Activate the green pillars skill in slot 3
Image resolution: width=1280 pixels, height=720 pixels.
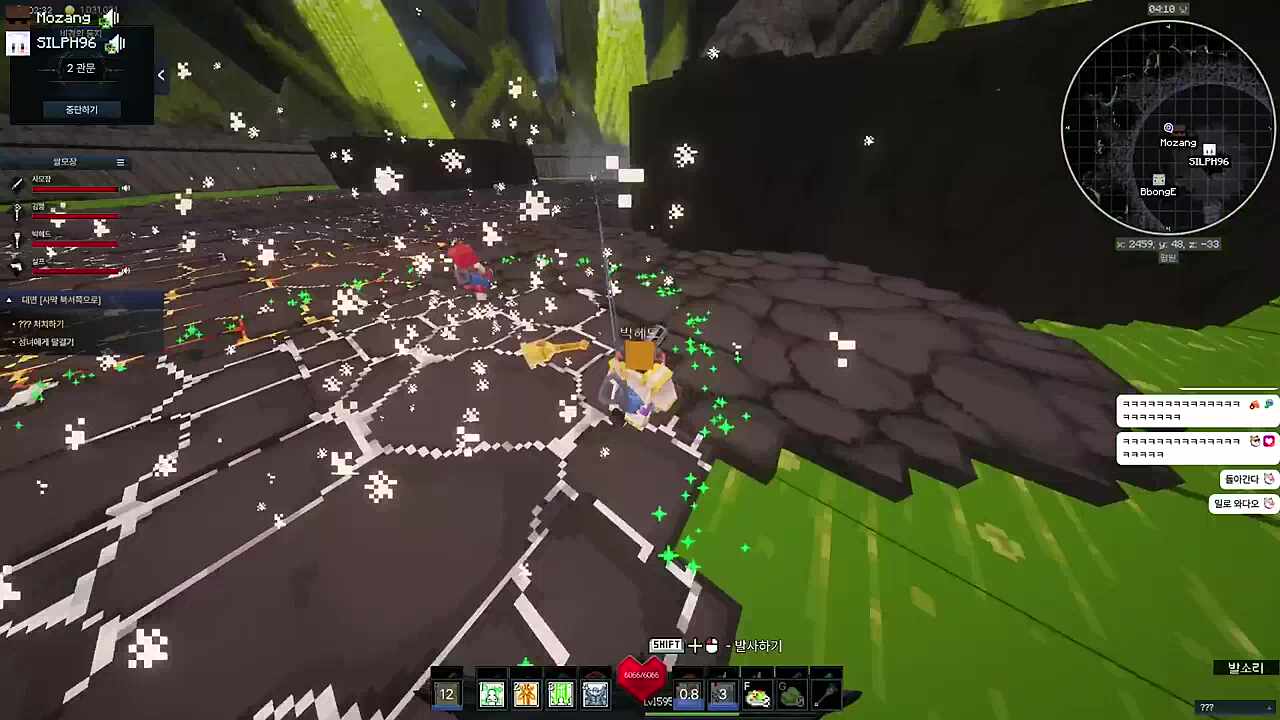point(561,694)
